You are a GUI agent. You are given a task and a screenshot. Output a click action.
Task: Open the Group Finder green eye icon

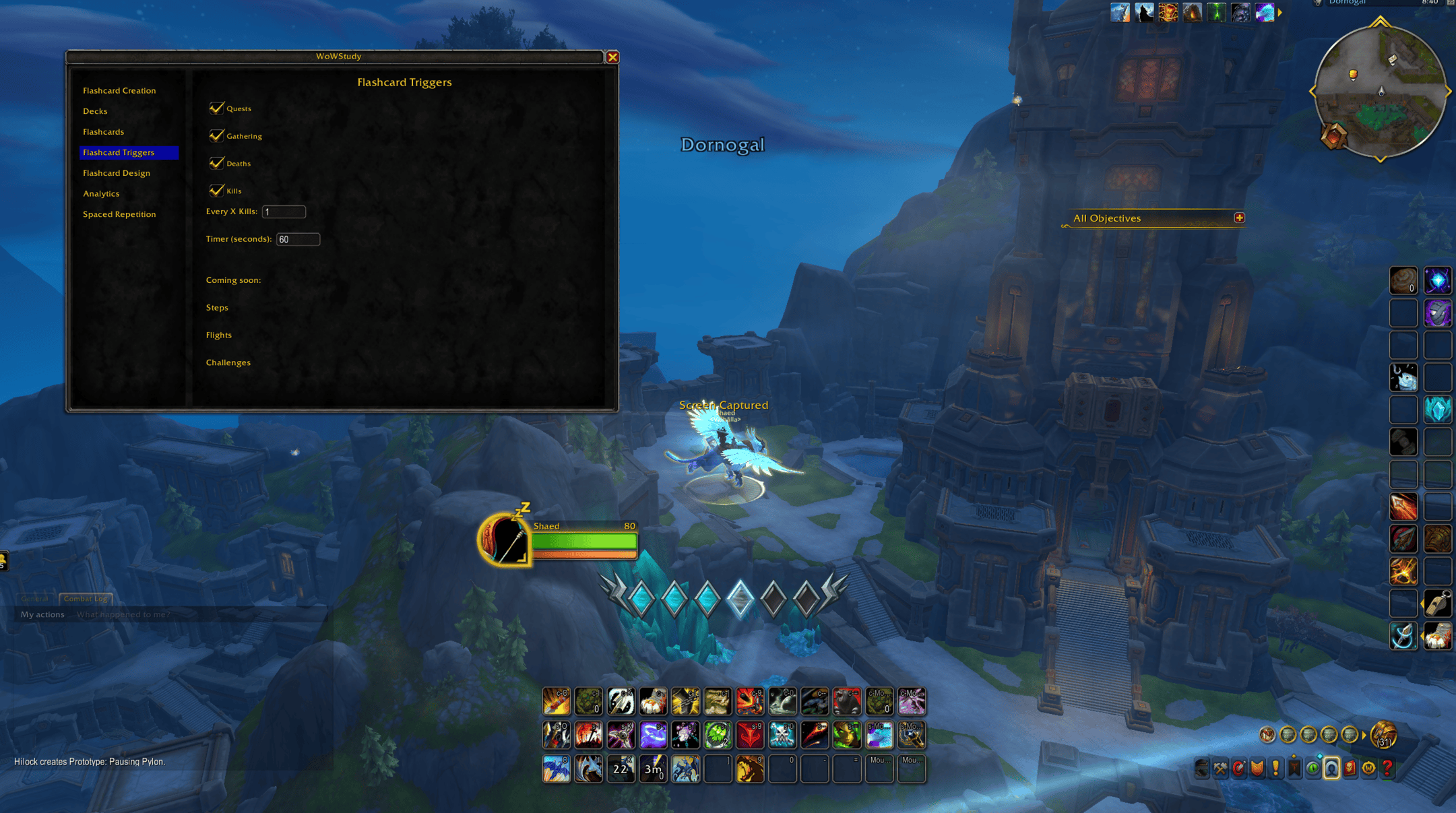tap(1312, 768)
